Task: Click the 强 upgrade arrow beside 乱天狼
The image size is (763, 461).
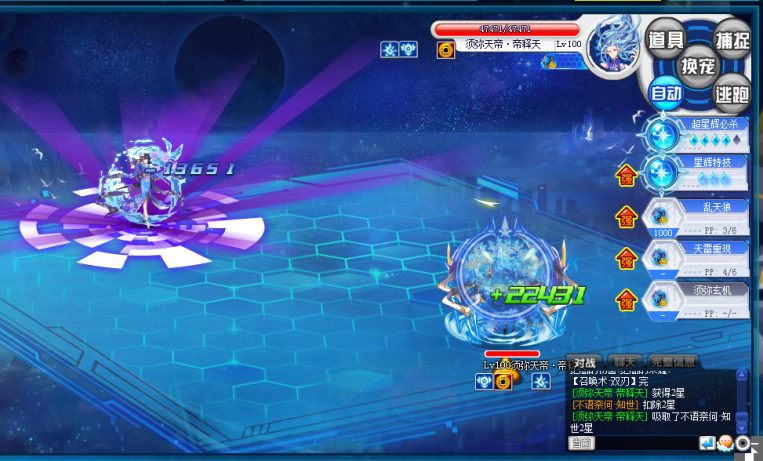Action: point(626,215)
